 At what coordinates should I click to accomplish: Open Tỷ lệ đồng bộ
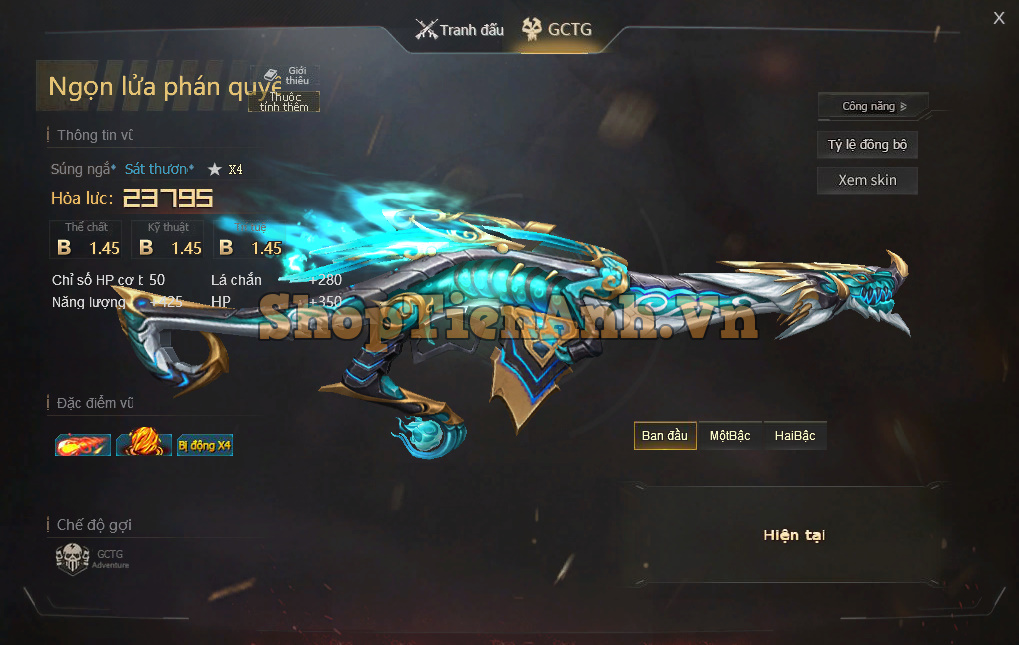click(x=867, y=145)
